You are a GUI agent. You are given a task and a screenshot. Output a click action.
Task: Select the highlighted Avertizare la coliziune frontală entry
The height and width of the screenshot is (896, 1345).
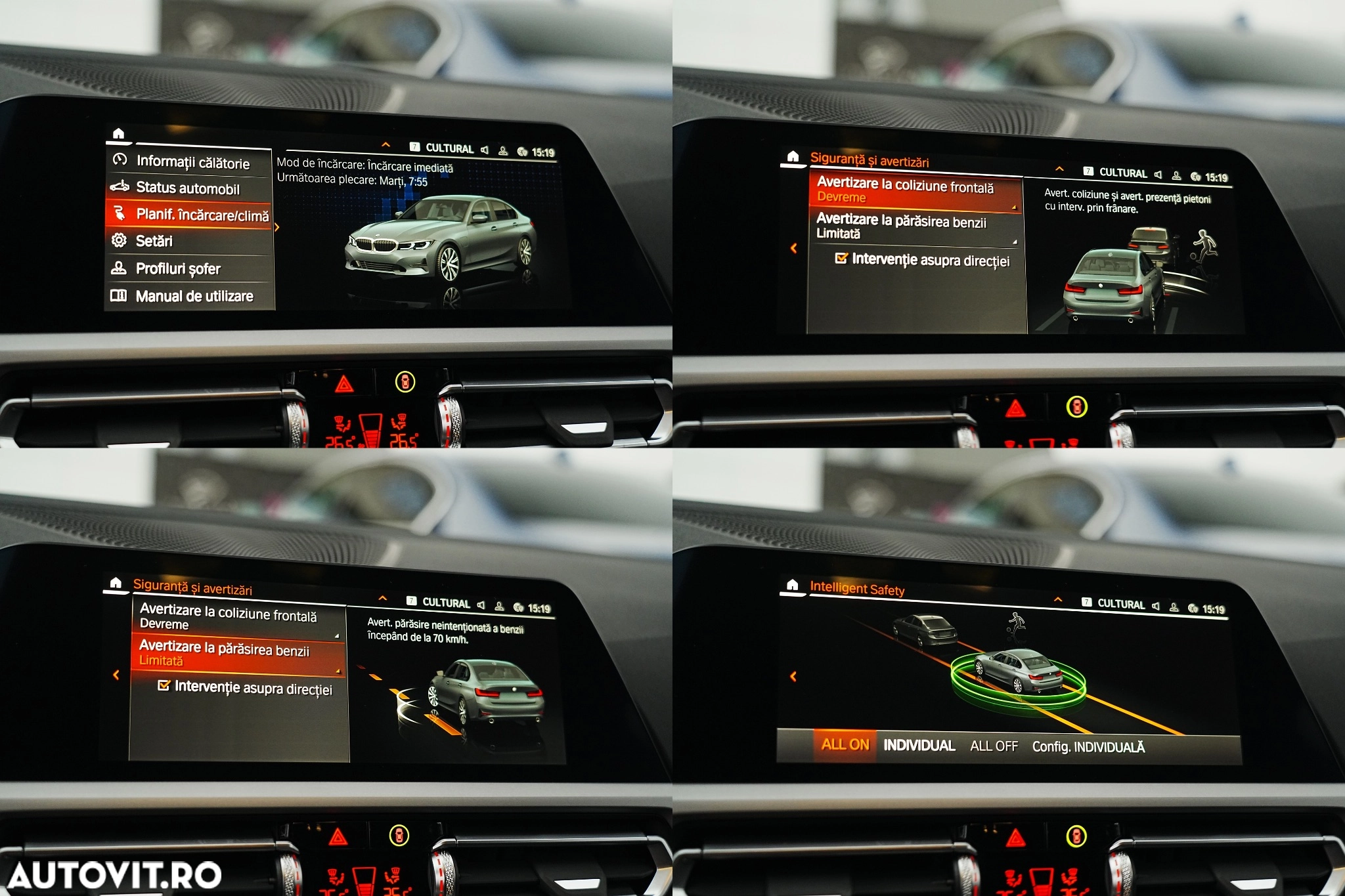tap(914, 191)
